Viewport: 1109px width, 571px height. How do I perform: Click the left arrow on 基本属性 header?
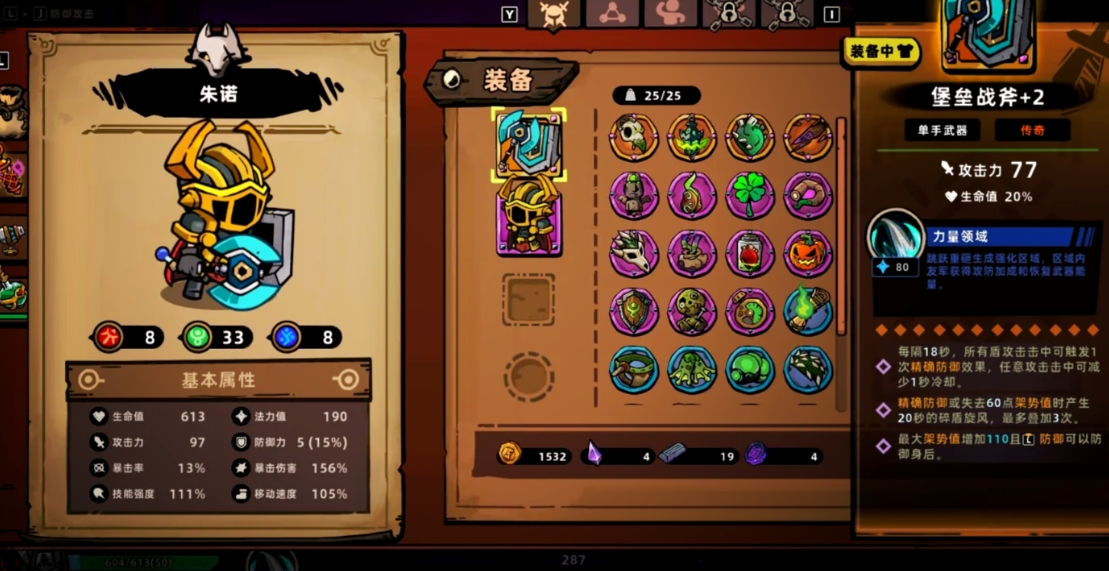[90, 380]
